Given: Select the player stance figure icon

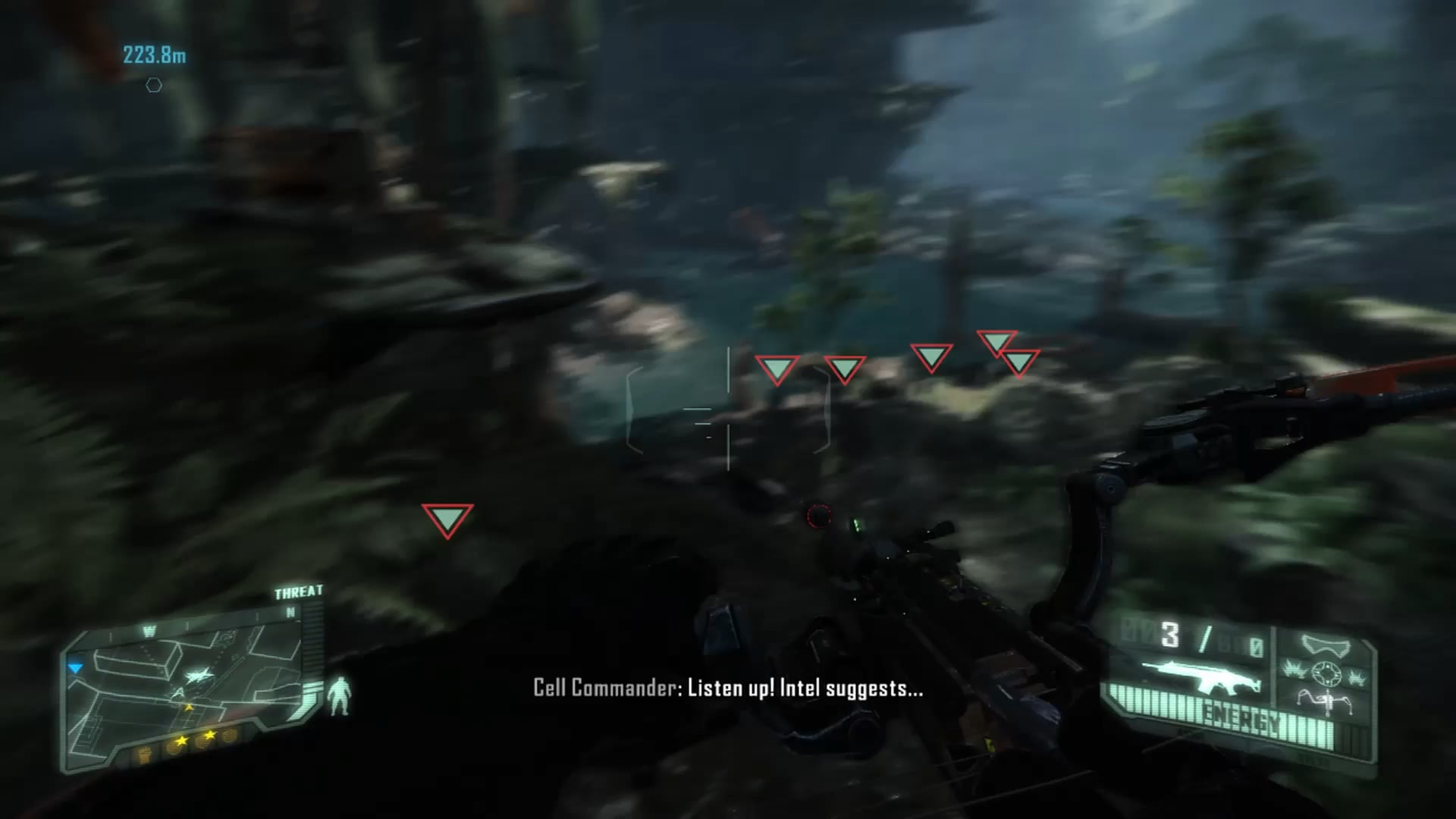Looking at the screenshot, I should pos(340,695).
